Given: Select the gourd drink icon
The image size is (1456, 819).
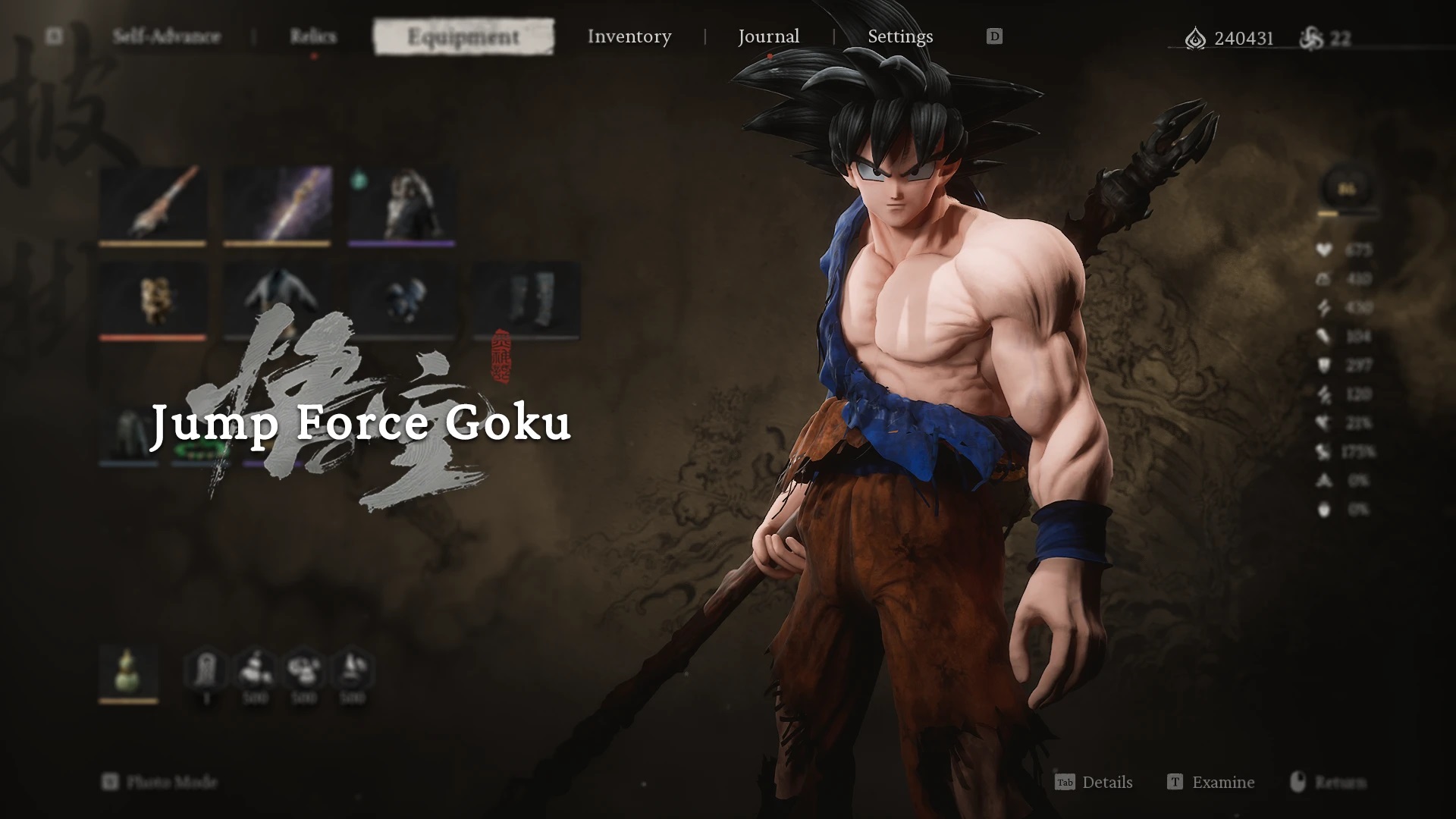Looking at the screenshot, I should [x=127, y=670].
